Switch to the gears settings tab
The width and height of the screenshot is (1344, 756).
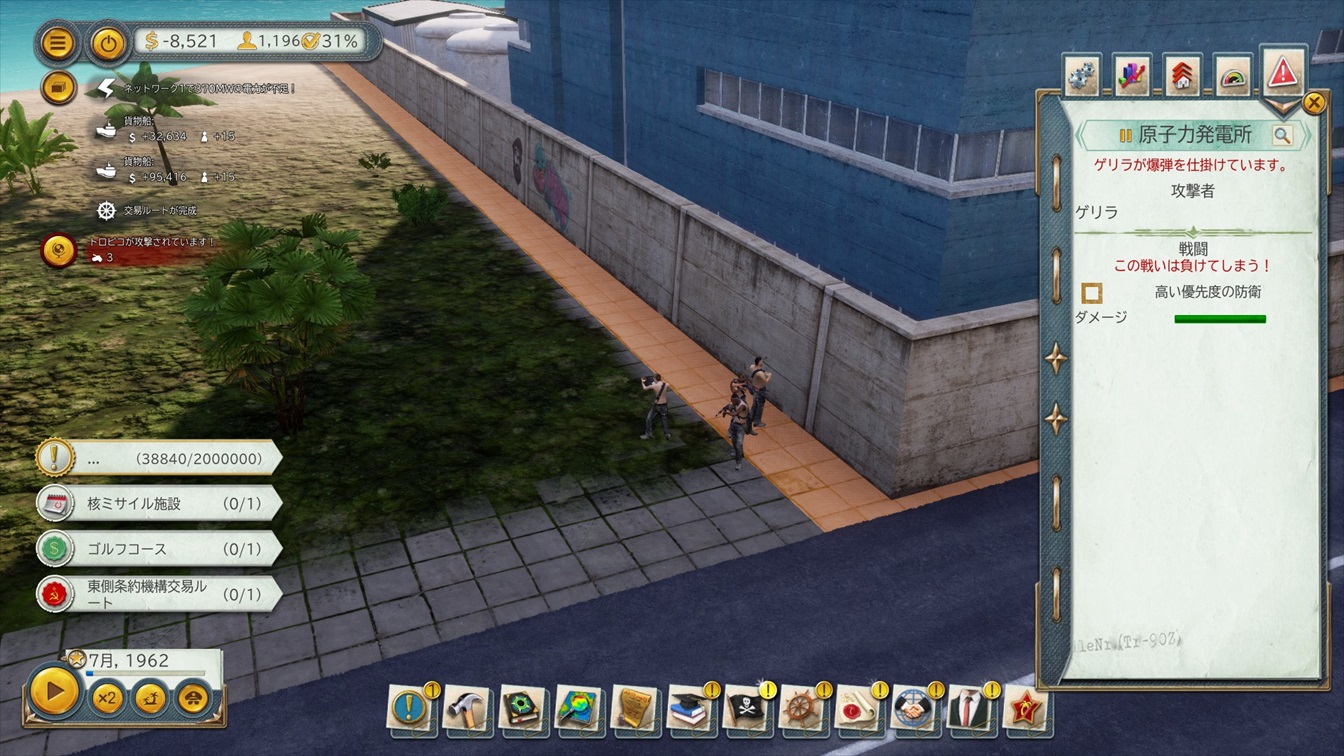coord(1082,76)
